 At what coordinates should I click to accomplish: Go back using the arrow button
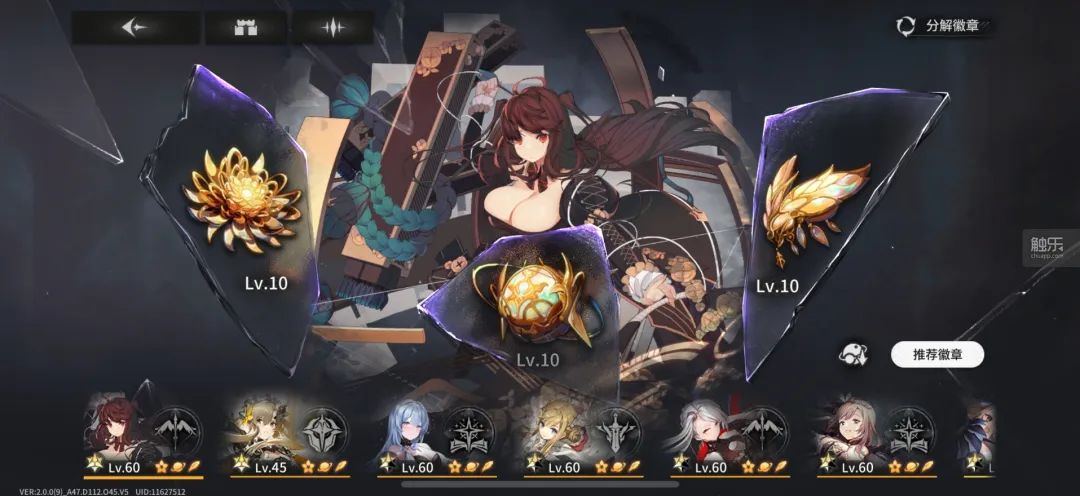click(135, 27)
